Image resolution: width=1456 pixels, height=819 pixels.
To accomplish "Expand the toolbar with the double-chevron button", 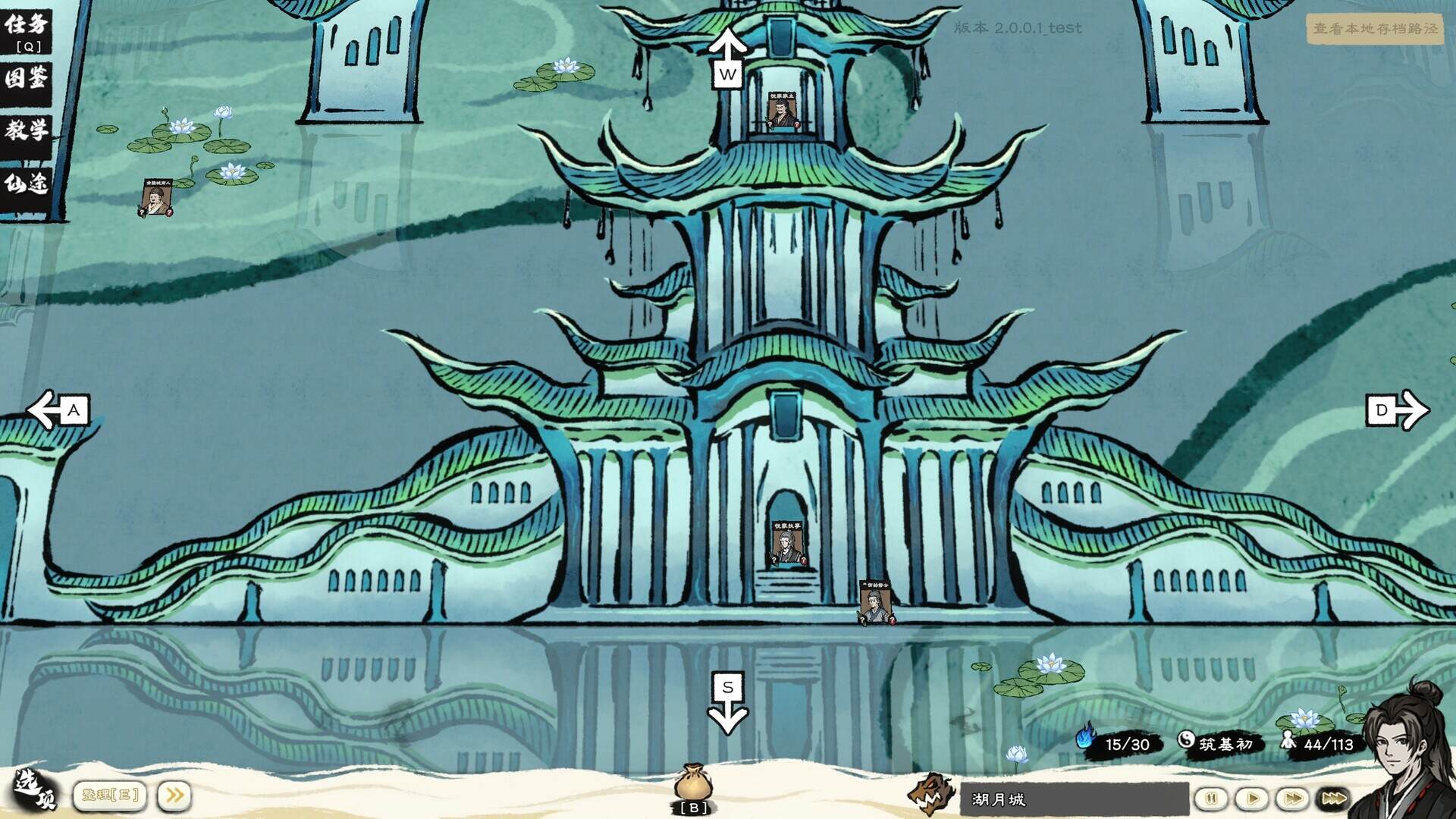I will (174, 794).
